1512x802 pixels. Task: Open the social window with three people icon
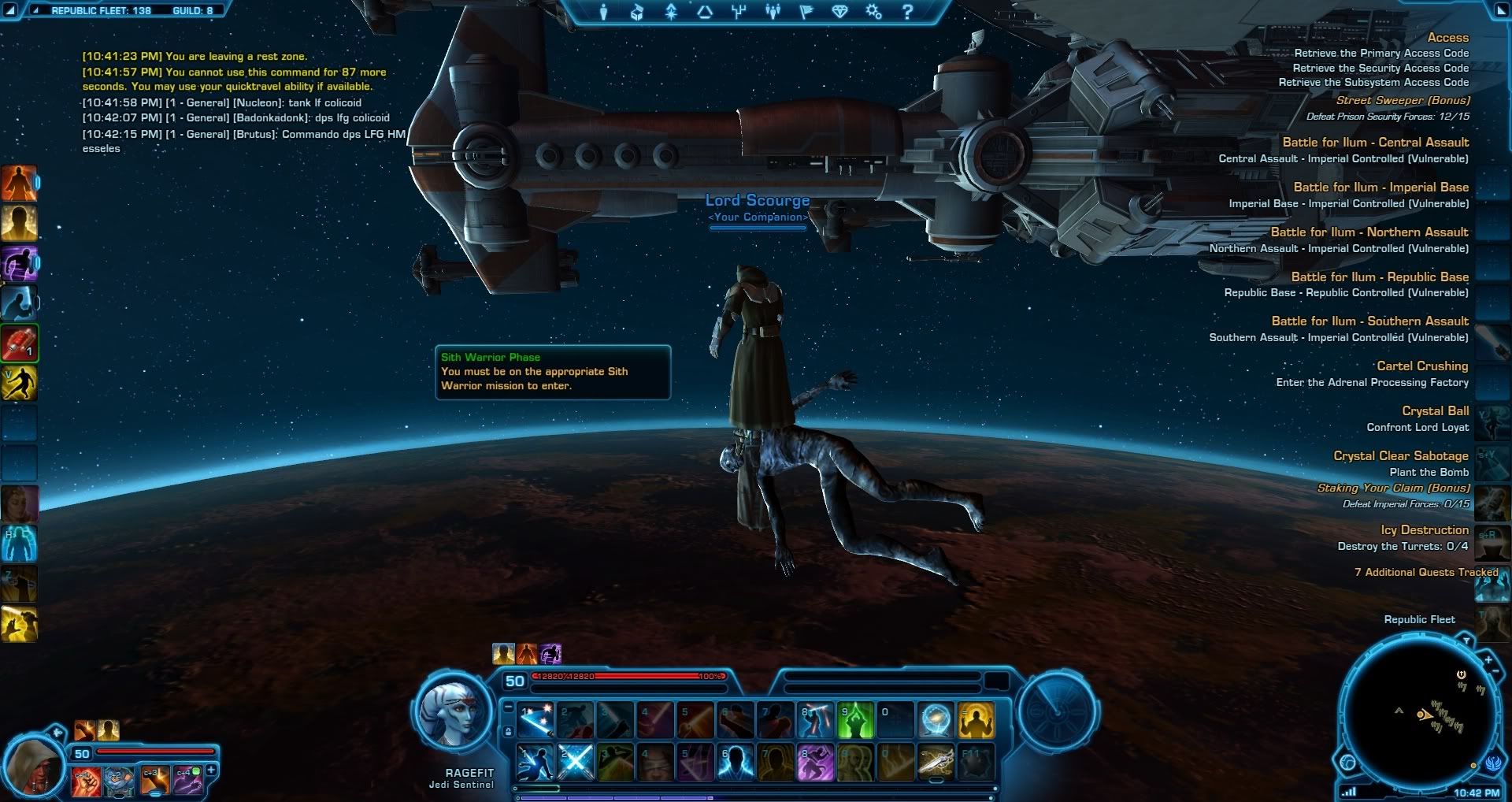click(773, 12)
